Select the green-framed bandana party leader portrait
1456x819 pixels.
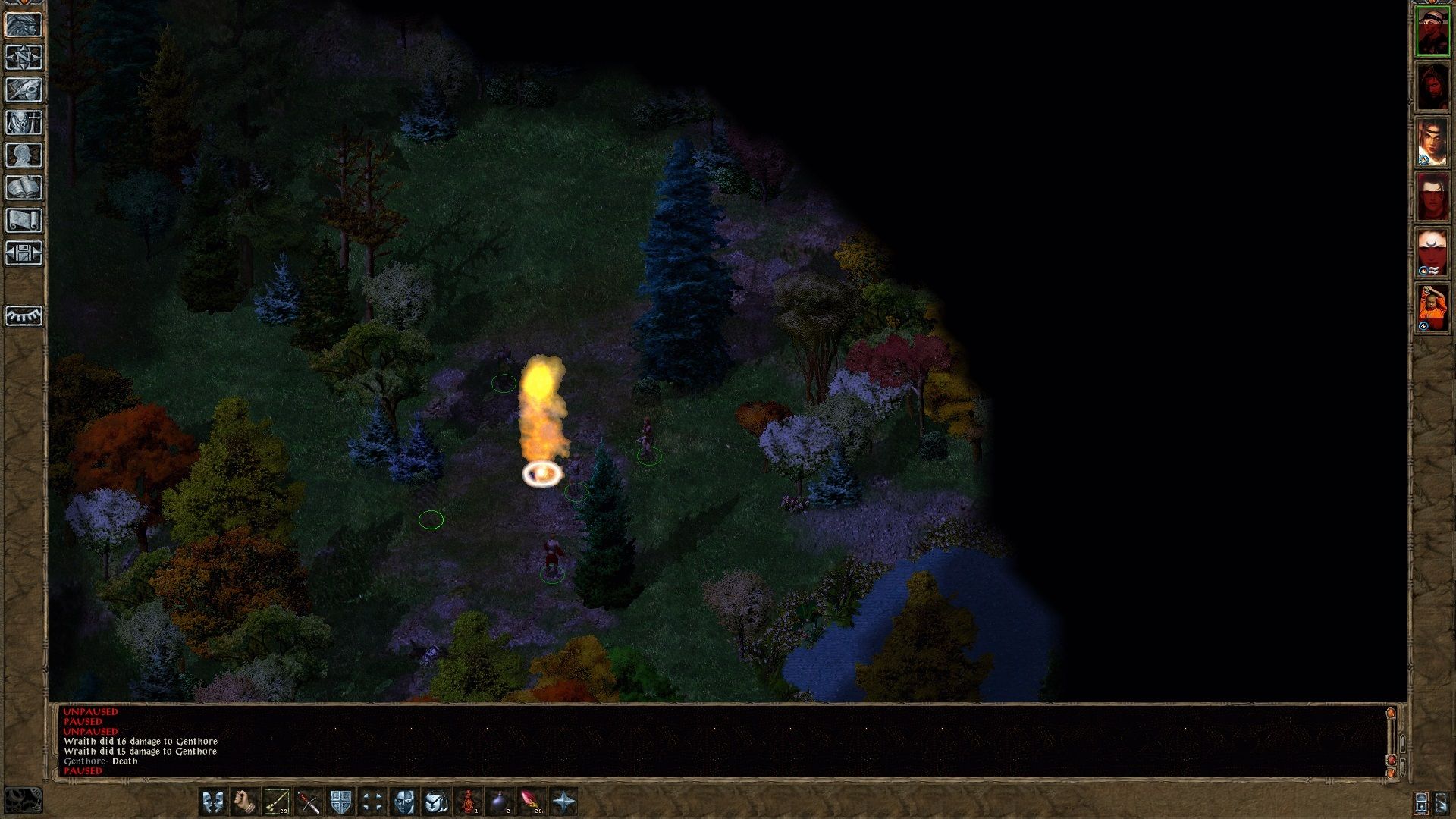(x=1432, y=32)
